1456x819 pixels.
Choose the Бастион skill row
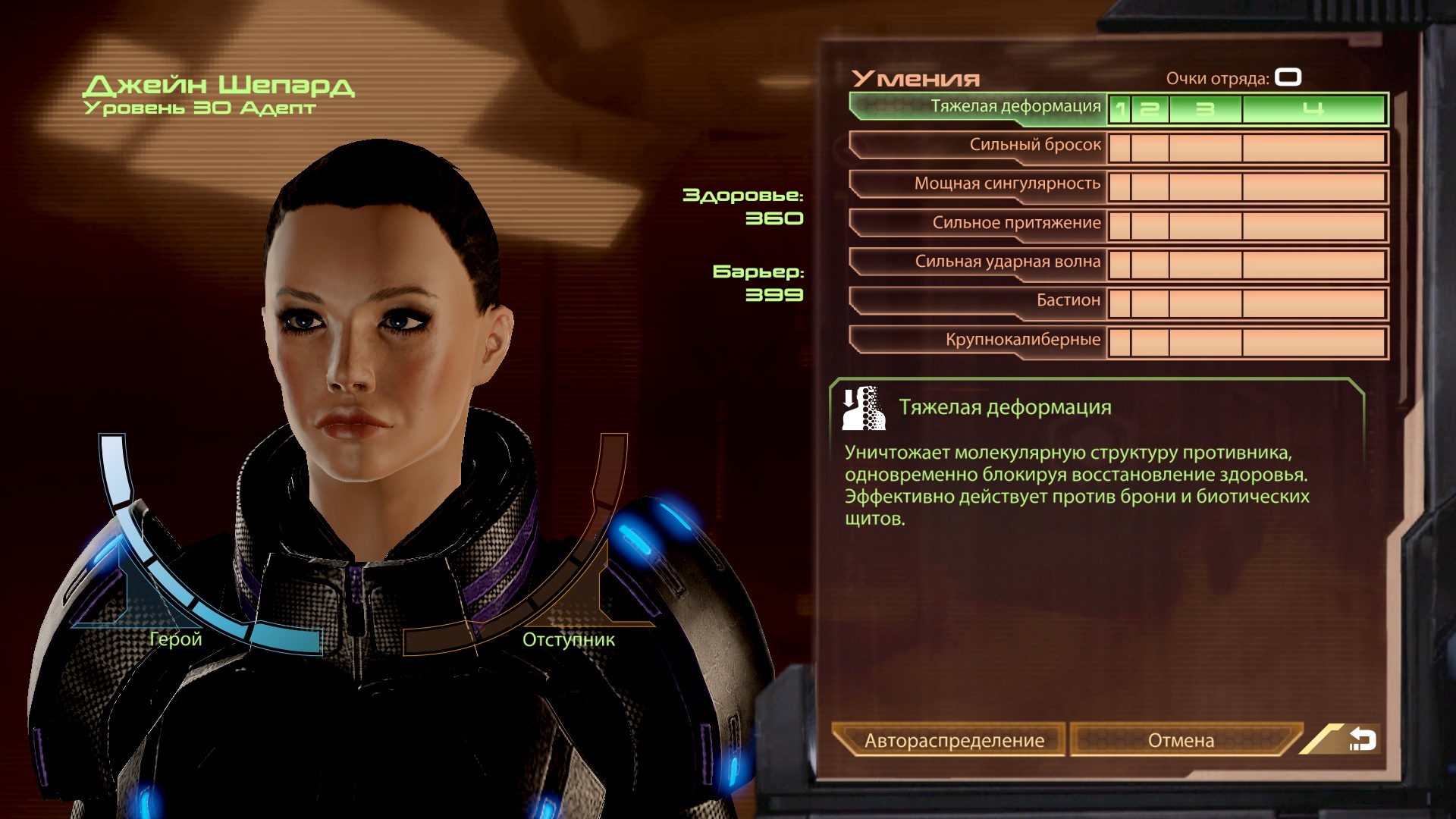click(978, 301)
